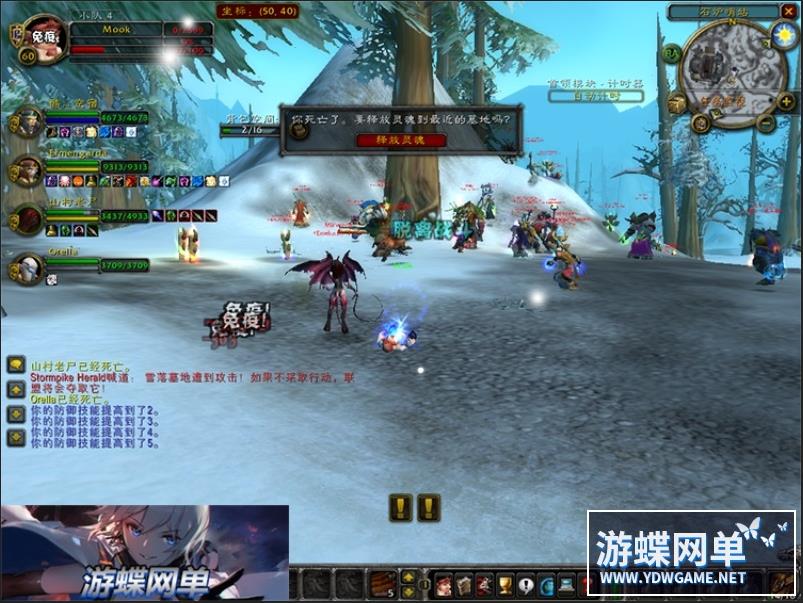This screenshot has width=803, height=603.
Task: Click the red release spirit button
Action: point(401,140)
